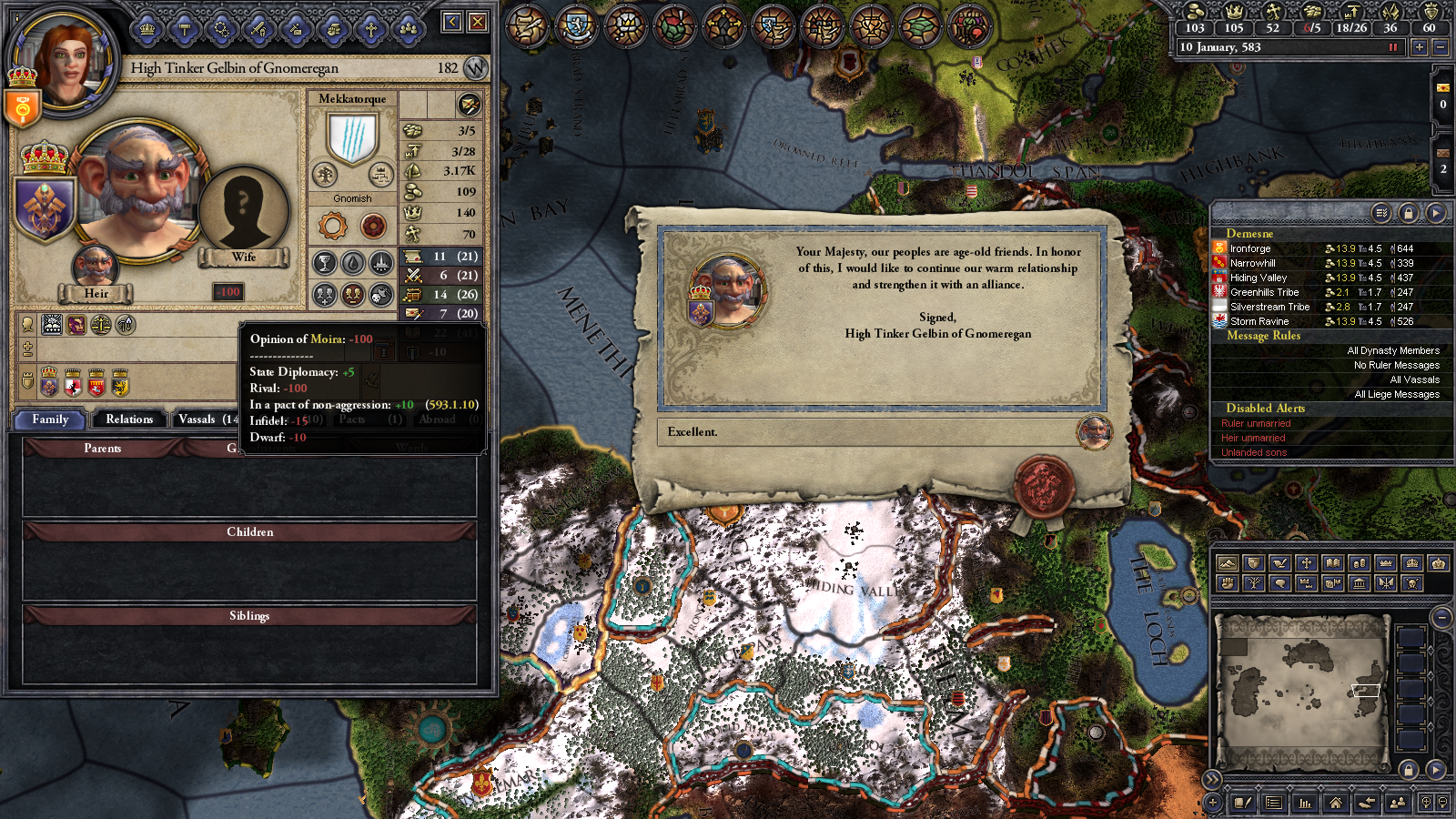
Task: Select Greenhills Tribe holding row
Action: pyautogui.click(x=1264, y=292)
